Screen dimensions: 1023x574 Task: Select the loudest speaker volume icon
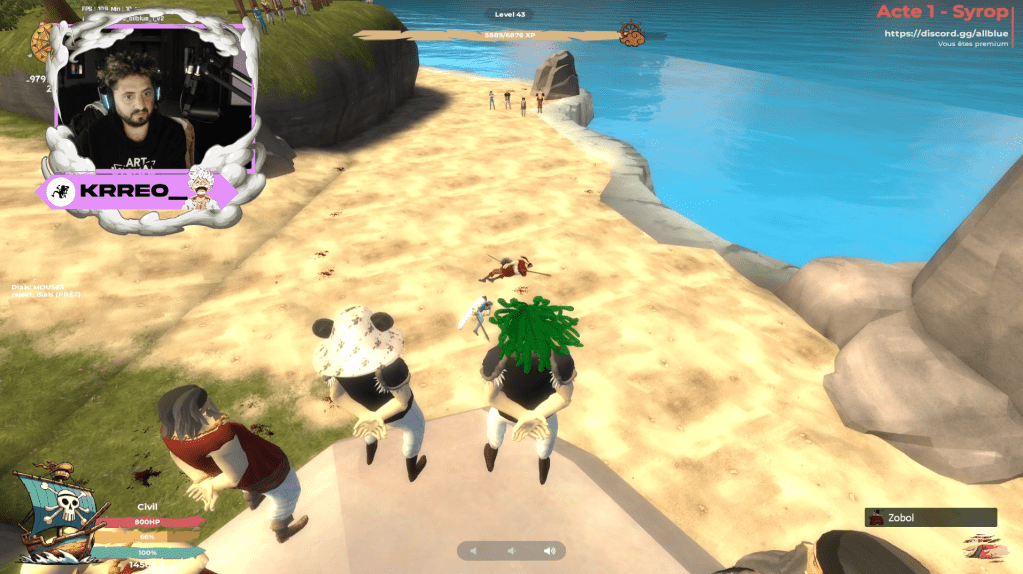(549, 551)
